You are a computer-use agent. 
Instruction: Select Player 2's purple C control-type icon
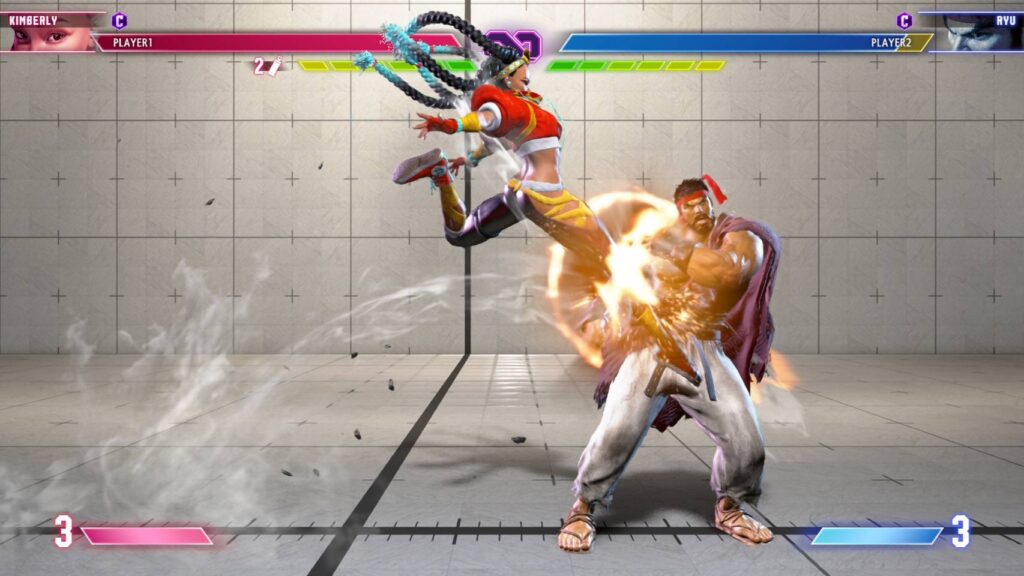tap(904, 20)
